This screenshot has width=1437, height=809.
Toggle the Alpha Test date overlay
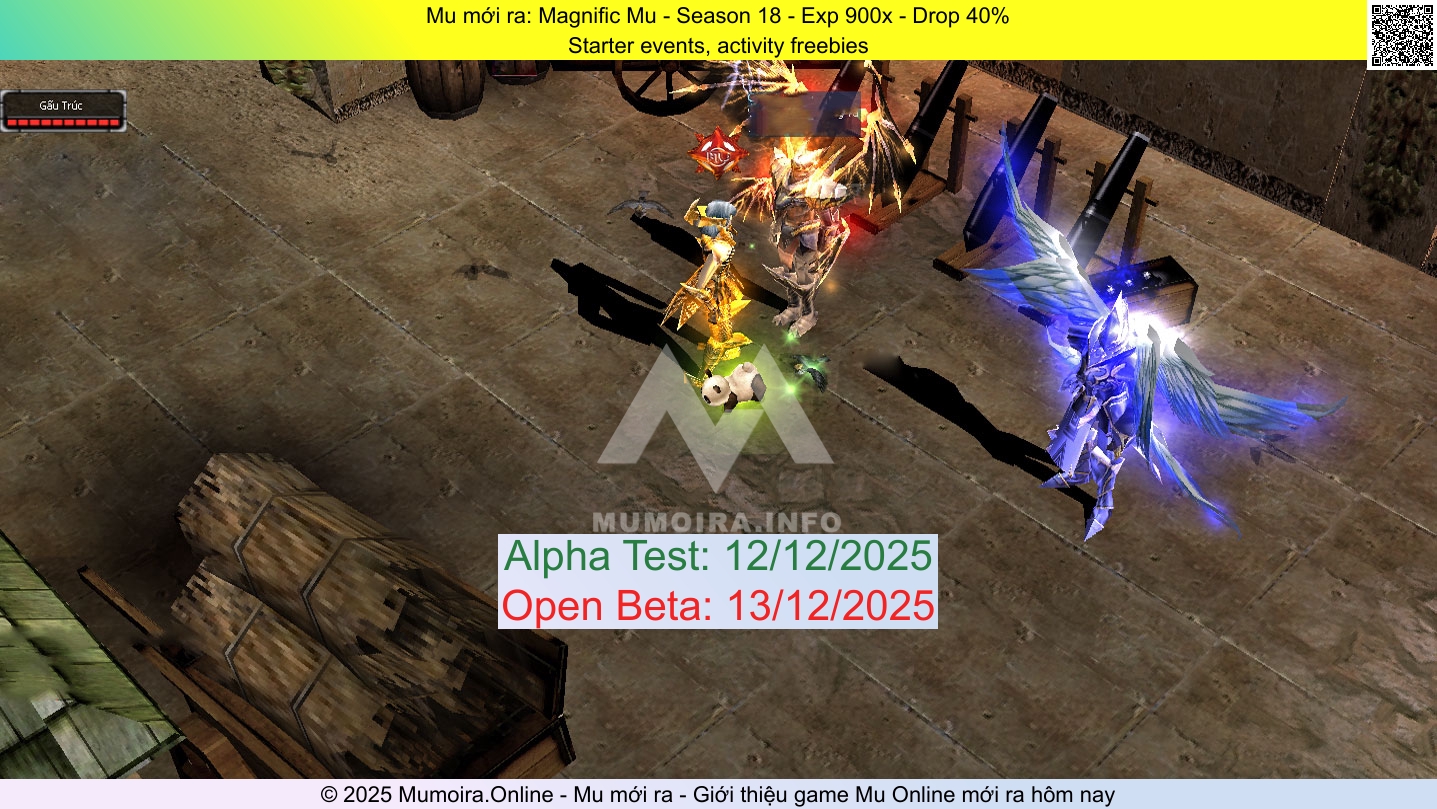click(717, 557)
